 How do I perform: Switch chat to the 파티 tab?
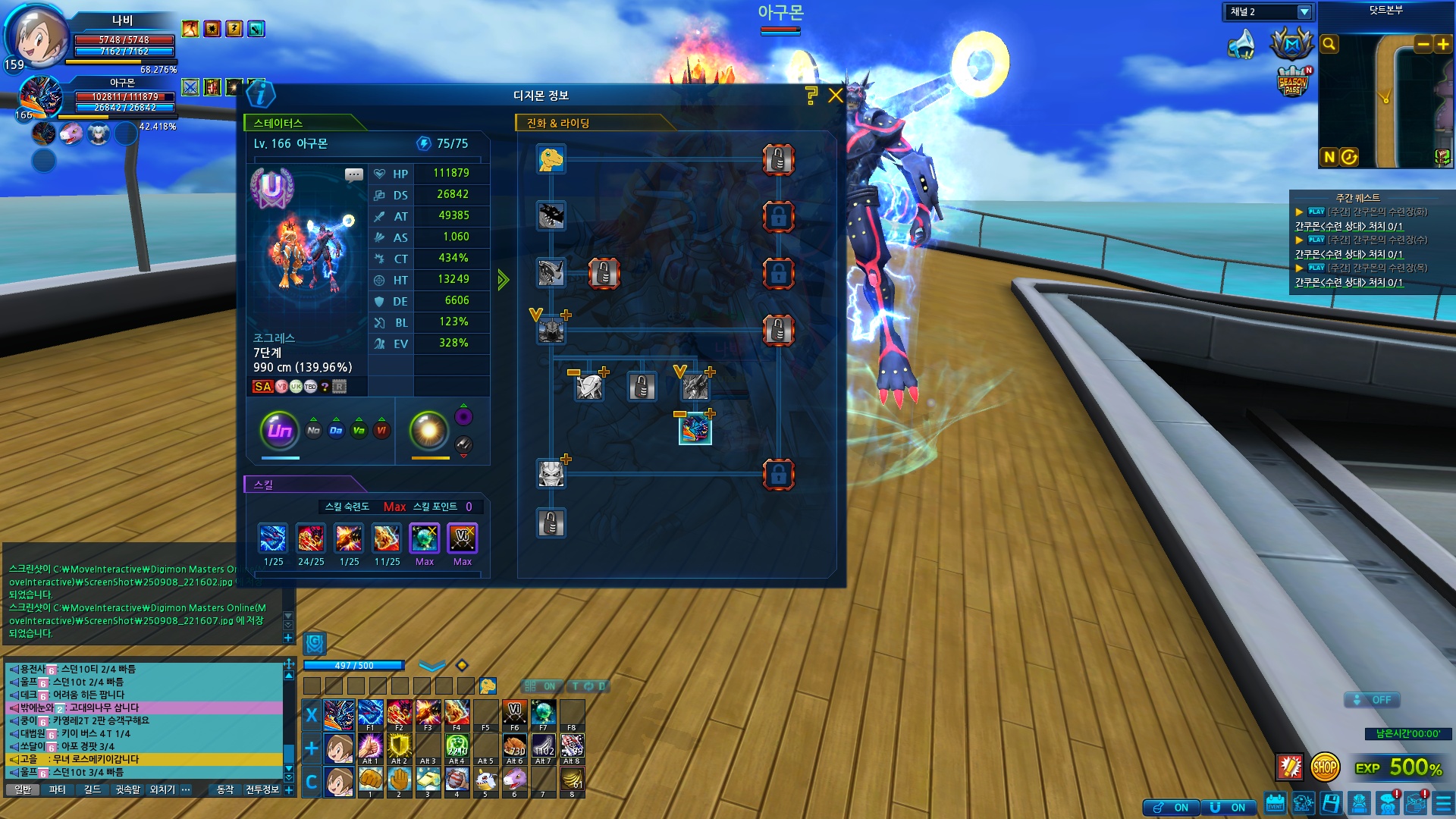pyautogui.click(x=57, y=789)
